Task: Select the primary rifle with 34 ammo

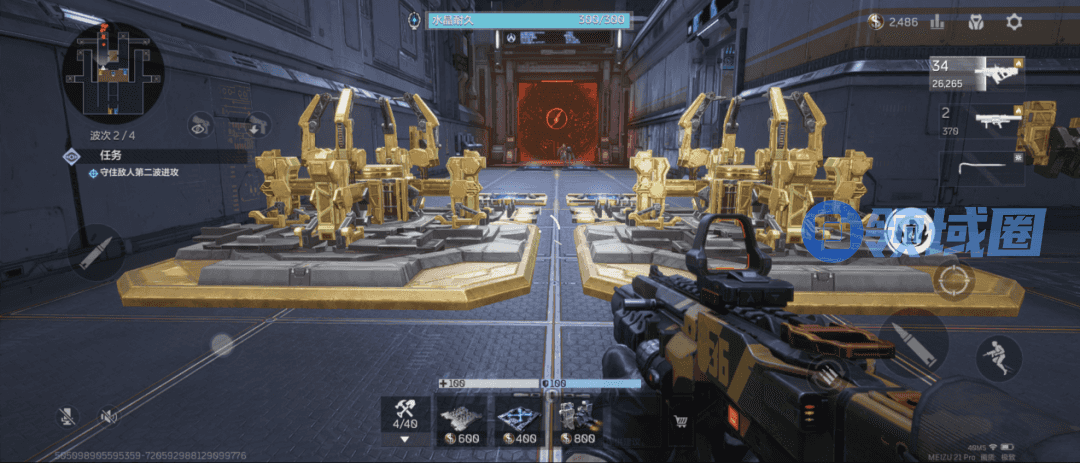Action: (978, 76)
